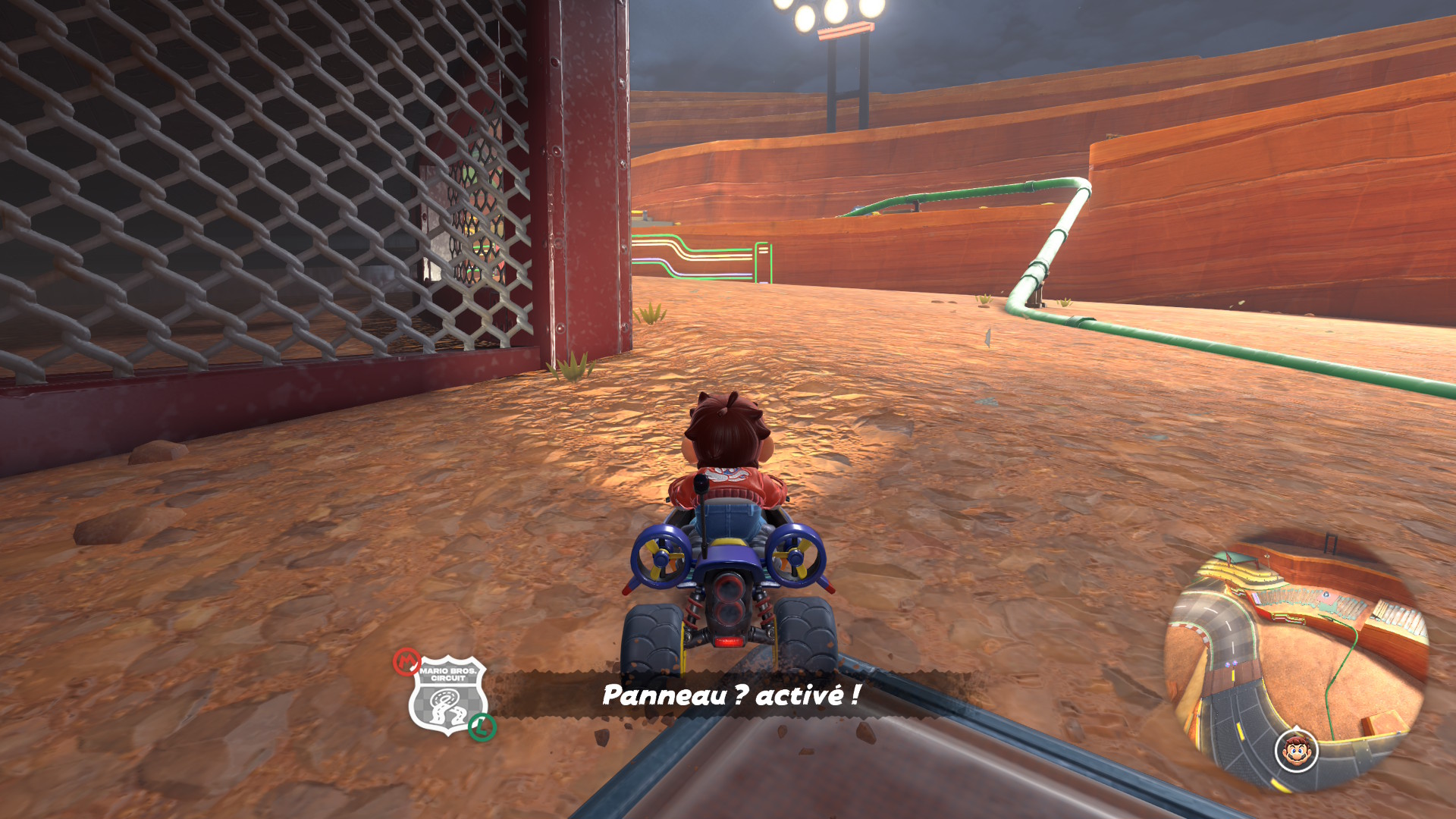This screenshot has width=1456, height=819.
Task: Click the MARIO BROS. CIRCUIT text label
Action: 448,675
